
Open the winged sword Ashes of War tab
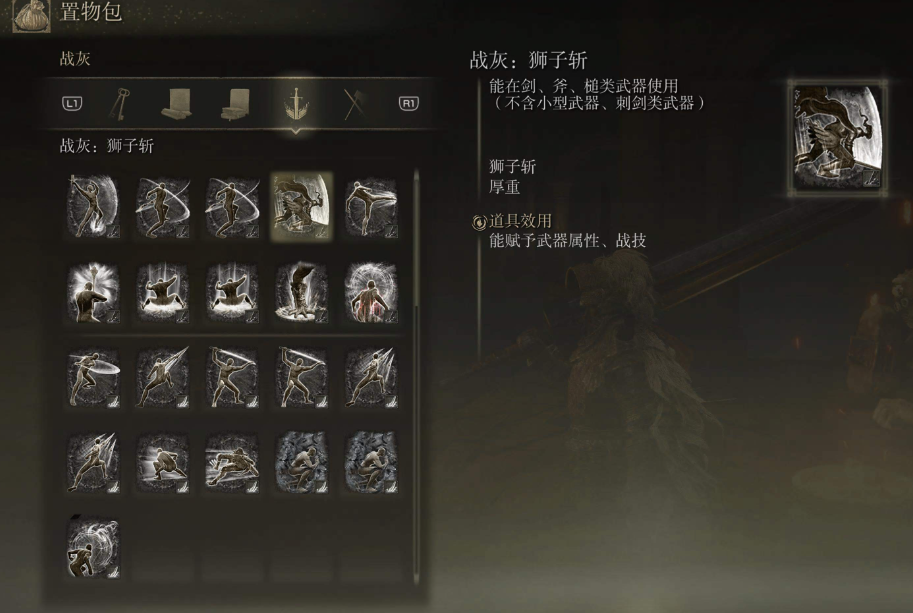coord(297,102)
